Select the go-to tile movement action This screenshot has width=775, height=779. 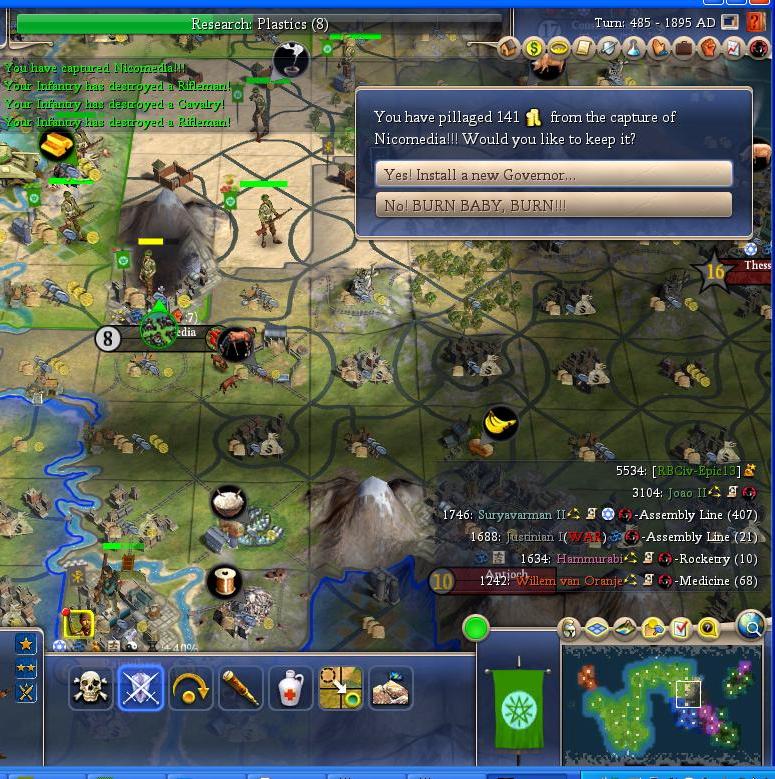[341, 688]
